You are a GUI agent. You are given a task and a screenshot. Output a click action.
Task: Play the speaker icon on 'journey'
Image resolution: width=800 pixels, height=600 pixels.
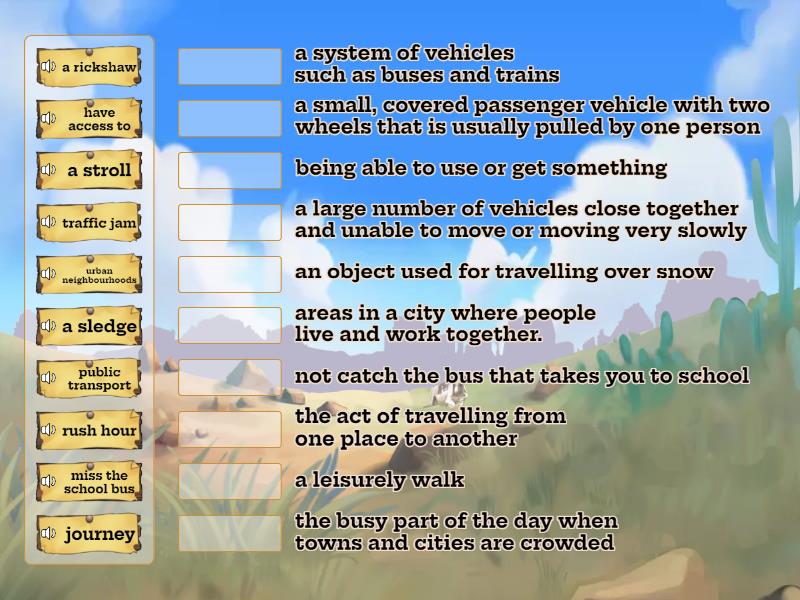48,535
